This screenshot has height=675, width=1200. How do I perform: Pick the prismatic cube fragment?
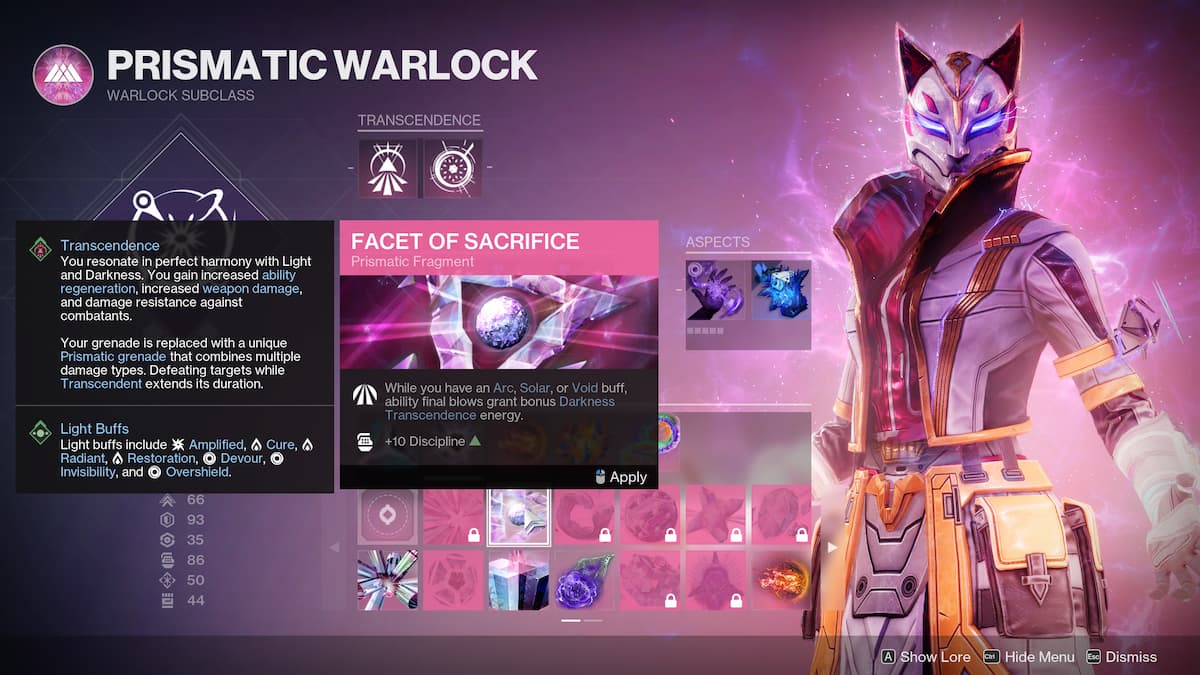tap(518, 580)
